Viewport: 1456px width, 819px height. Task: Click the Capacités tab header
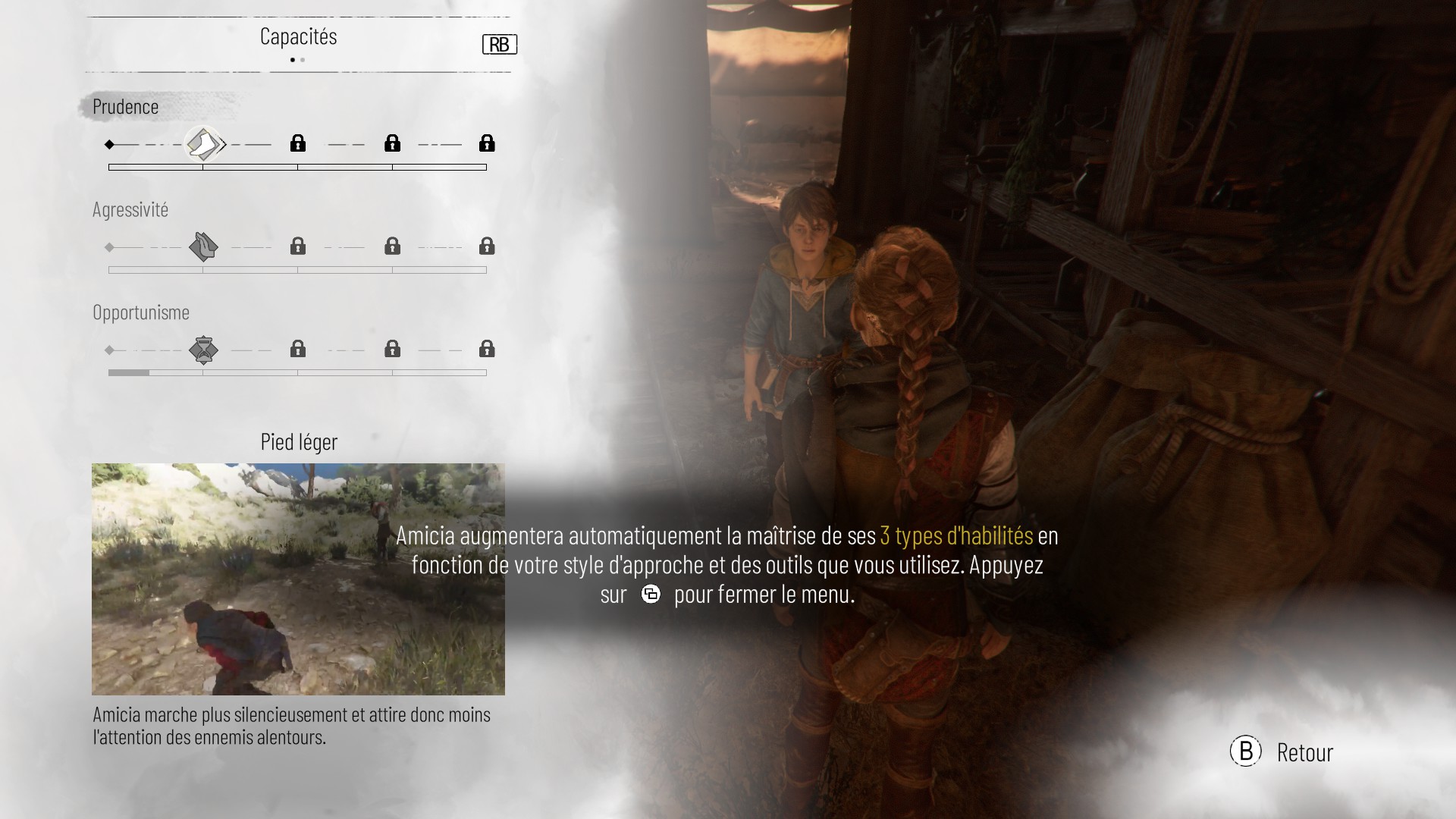tap(299, 36)
